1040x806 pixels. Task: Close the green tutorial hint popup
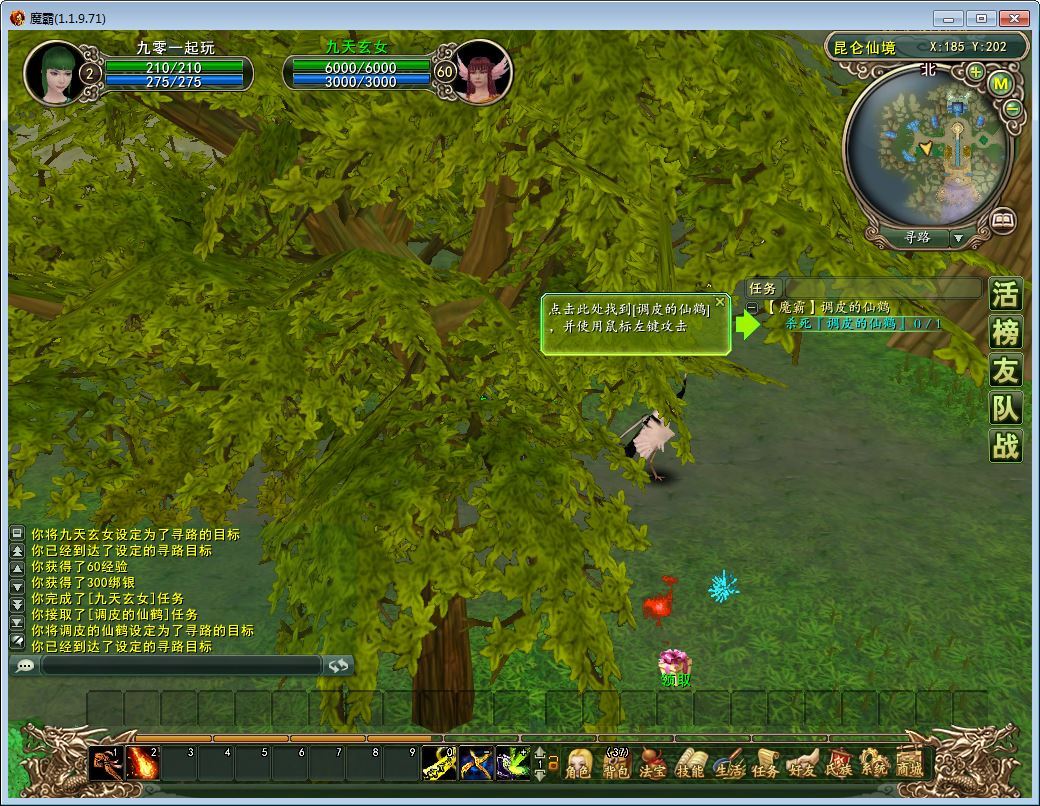[x=719, y=301]
